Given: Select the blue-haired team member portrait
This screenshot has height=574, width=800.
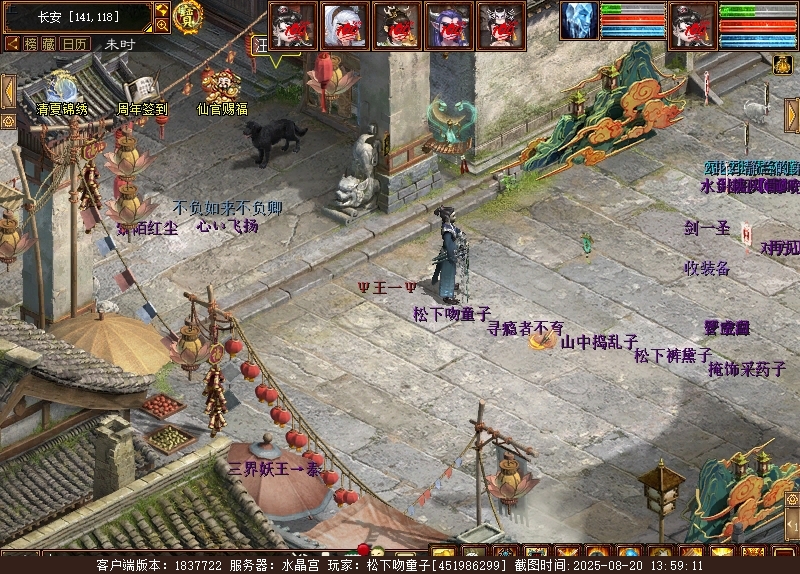Looking at the screenshot, I should [449, 26].
